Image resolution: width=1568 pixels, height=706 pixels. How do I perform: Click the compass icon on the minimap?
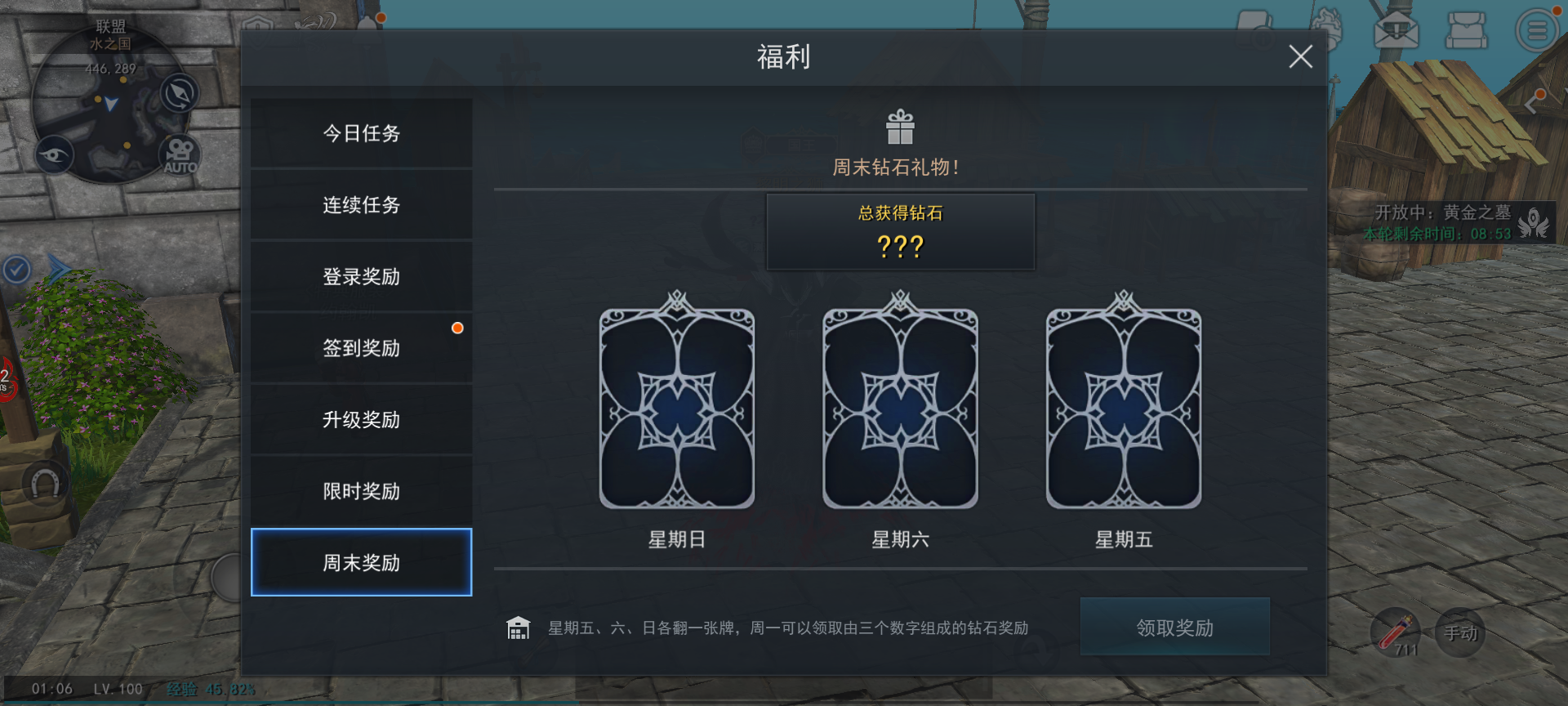coord(178,93)
